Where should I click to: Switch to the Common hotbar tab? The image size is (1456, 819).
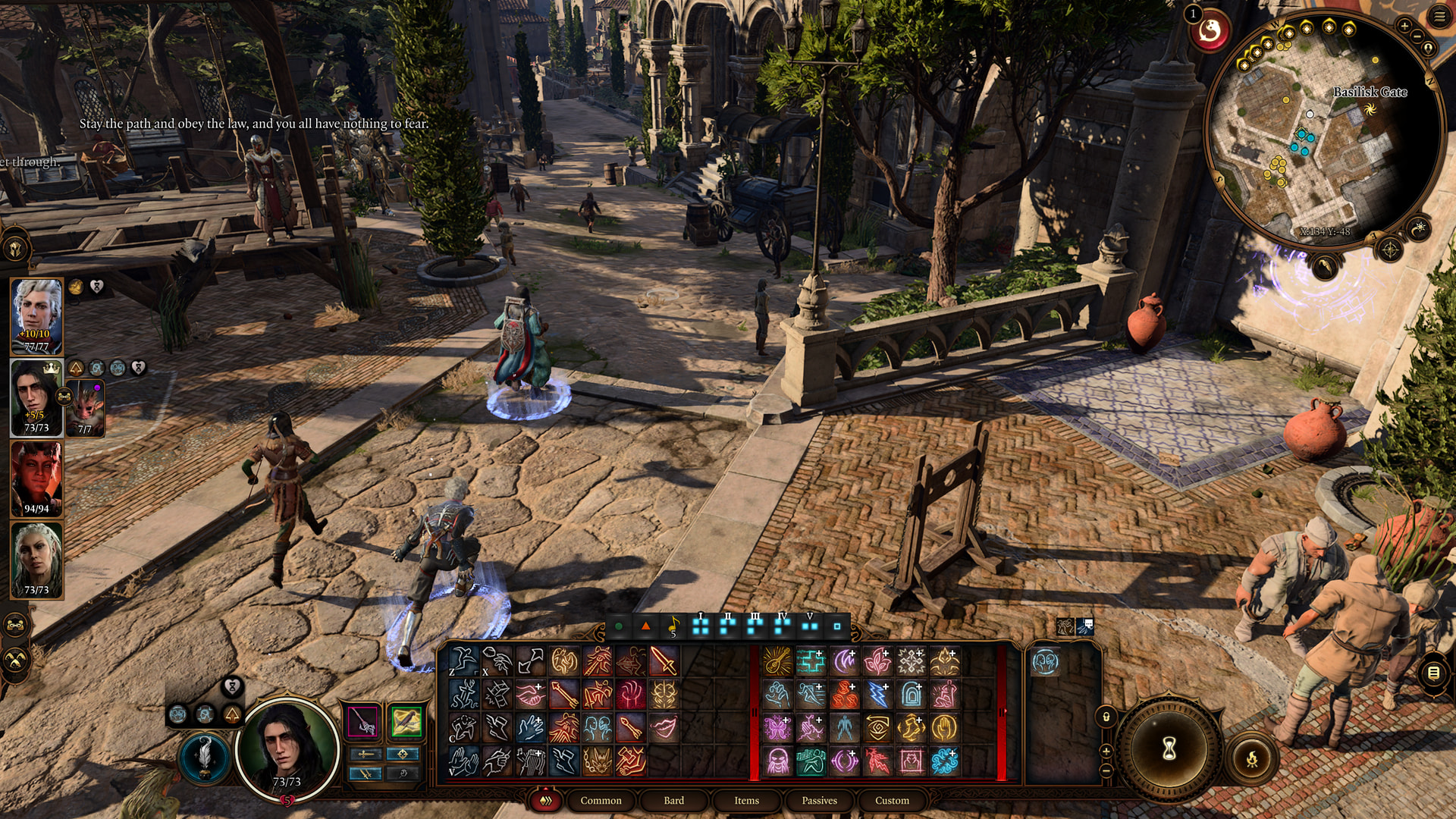[x=601, y=800]
